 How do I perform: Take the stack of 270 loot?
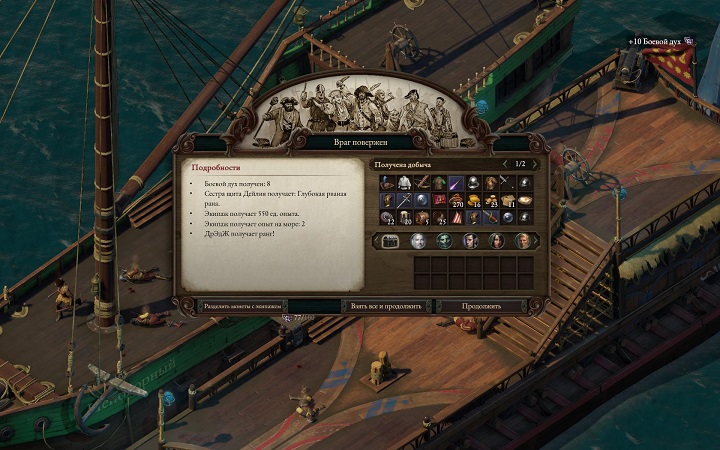[x=456, y=200]
